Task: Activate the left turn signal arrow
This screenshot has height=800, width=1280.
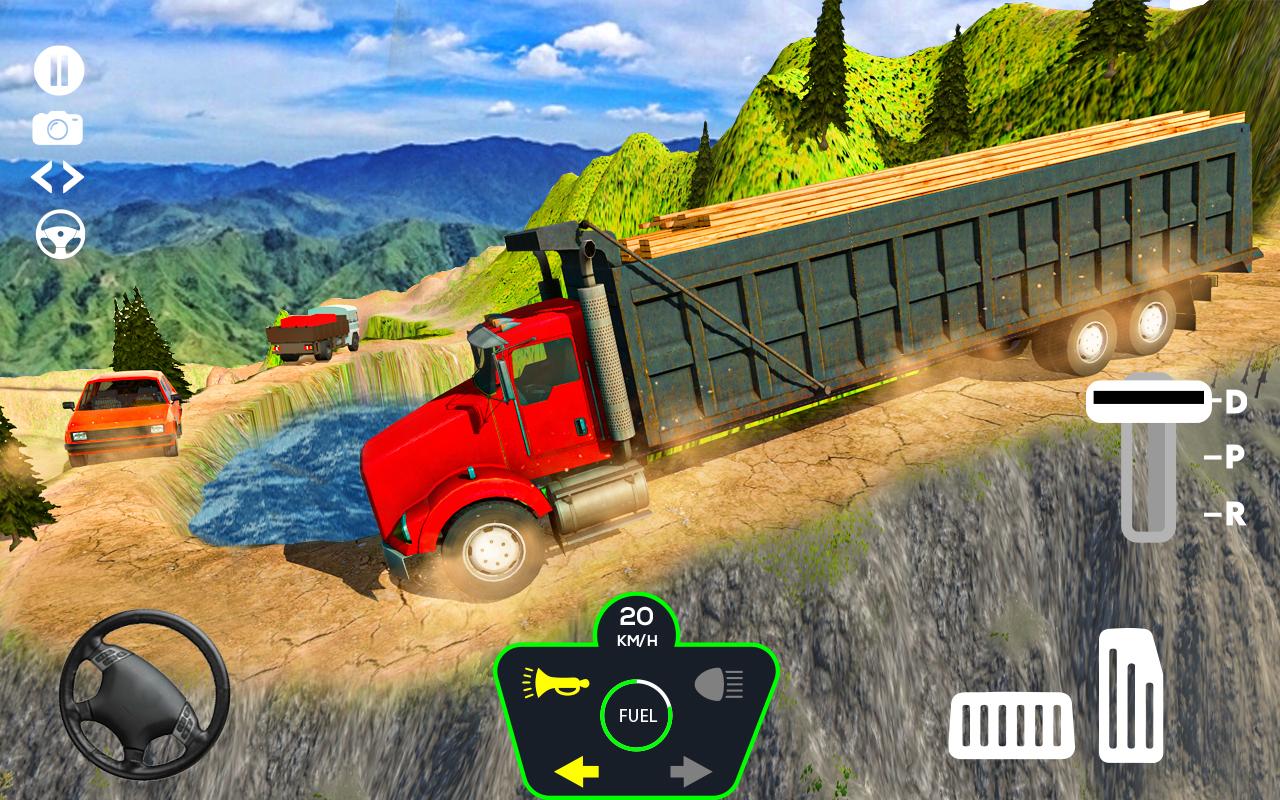Action: tap(577, 771)
